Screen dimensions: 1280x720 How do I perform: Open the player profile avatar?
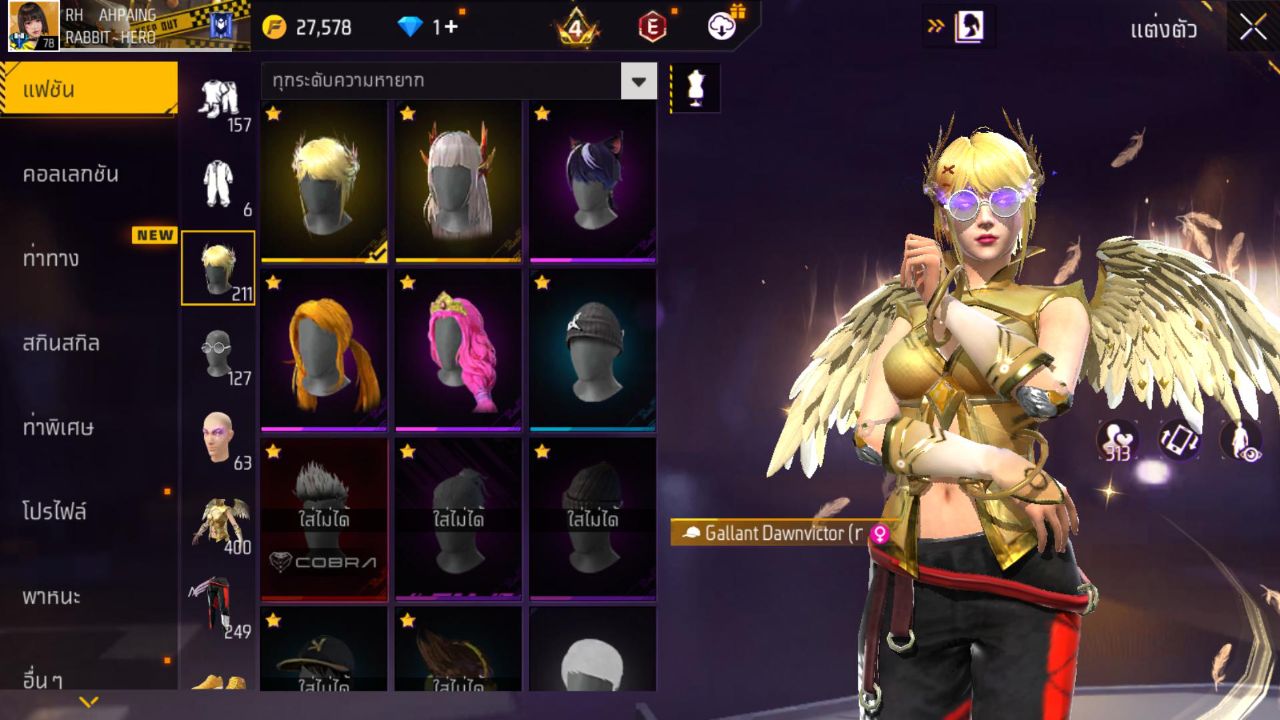[33, 26]
